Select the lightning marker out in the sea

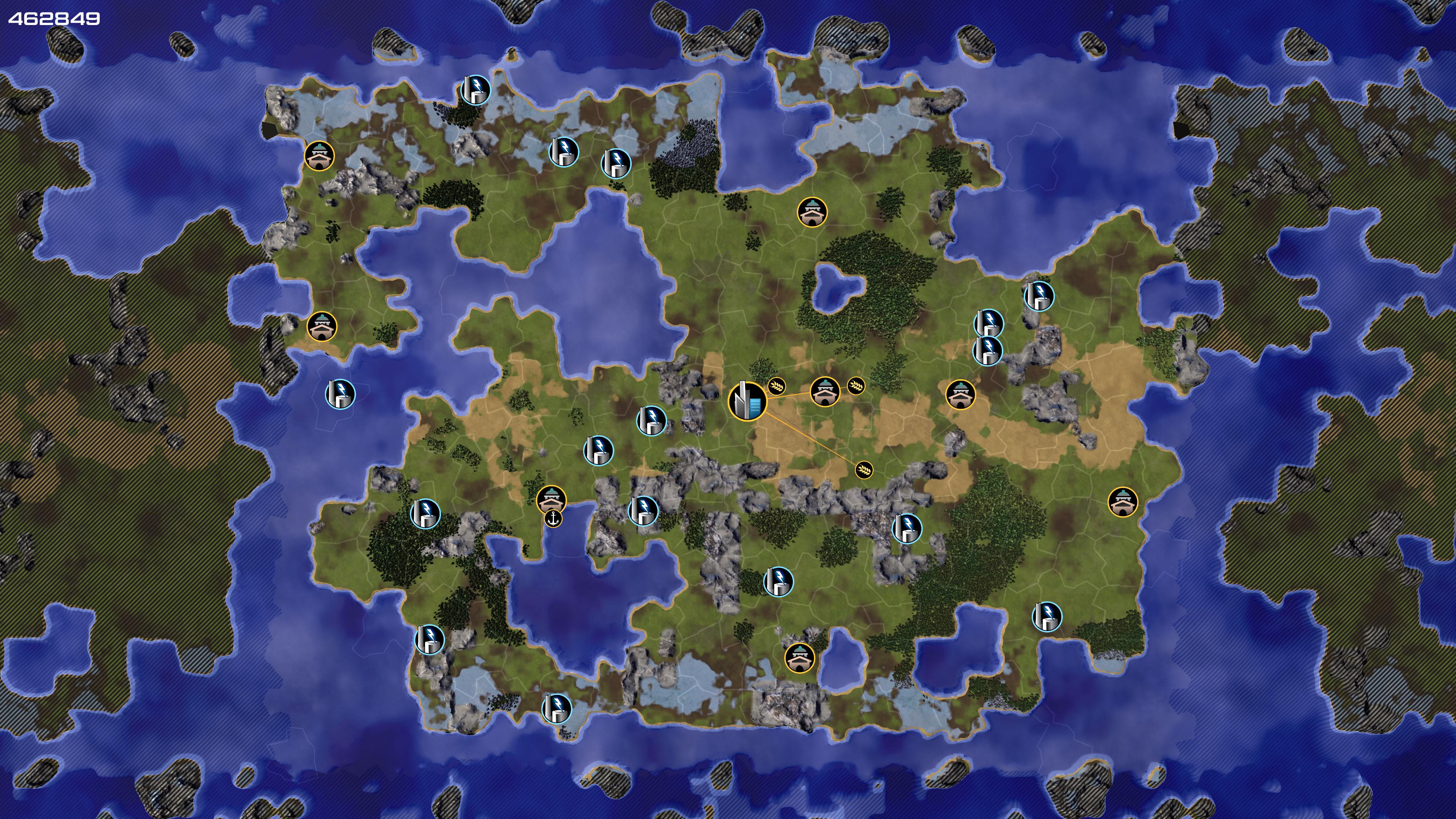coord(340,394)
